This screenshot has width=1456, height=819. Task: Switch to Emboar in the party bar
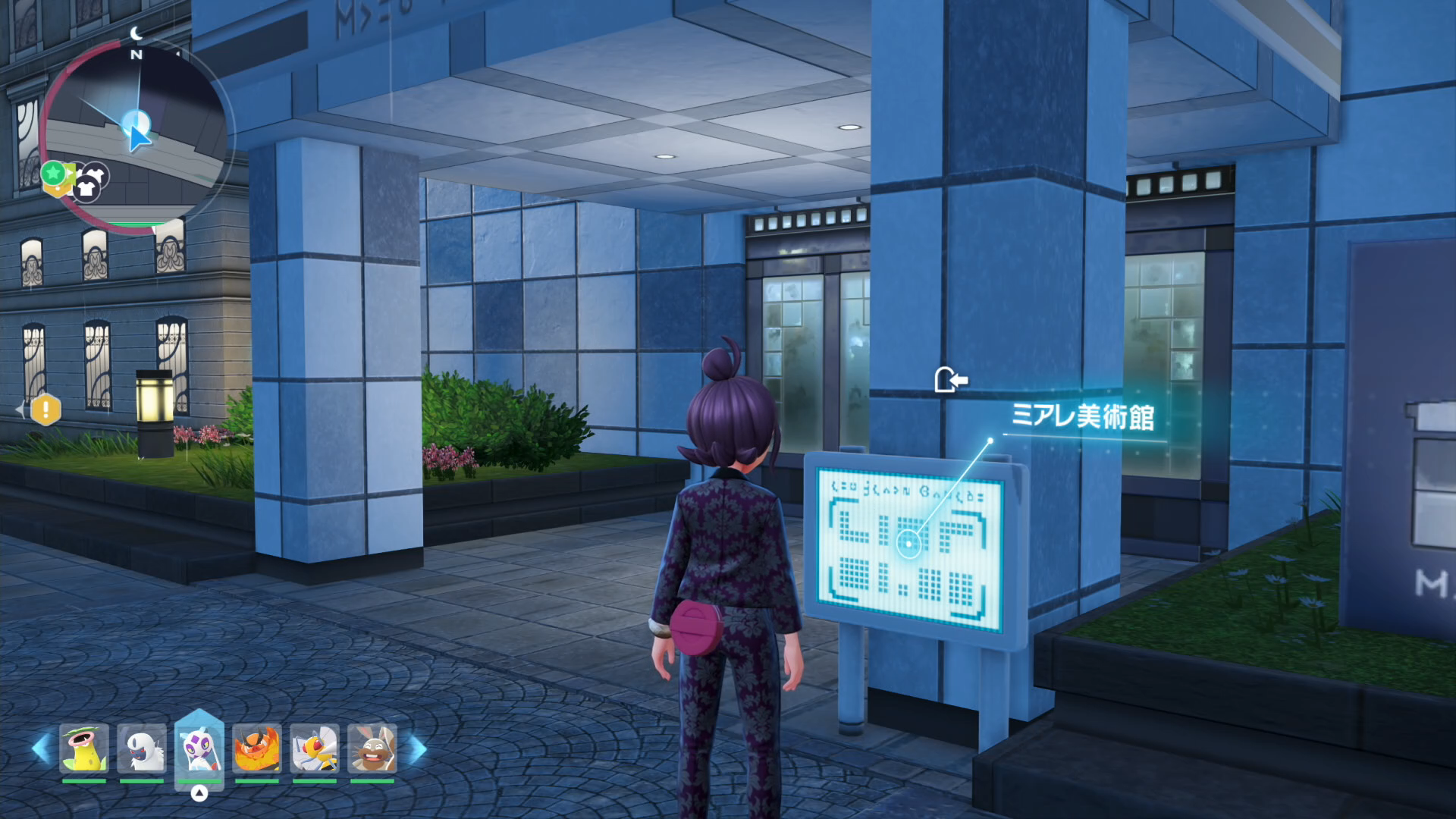coord(257,748)
